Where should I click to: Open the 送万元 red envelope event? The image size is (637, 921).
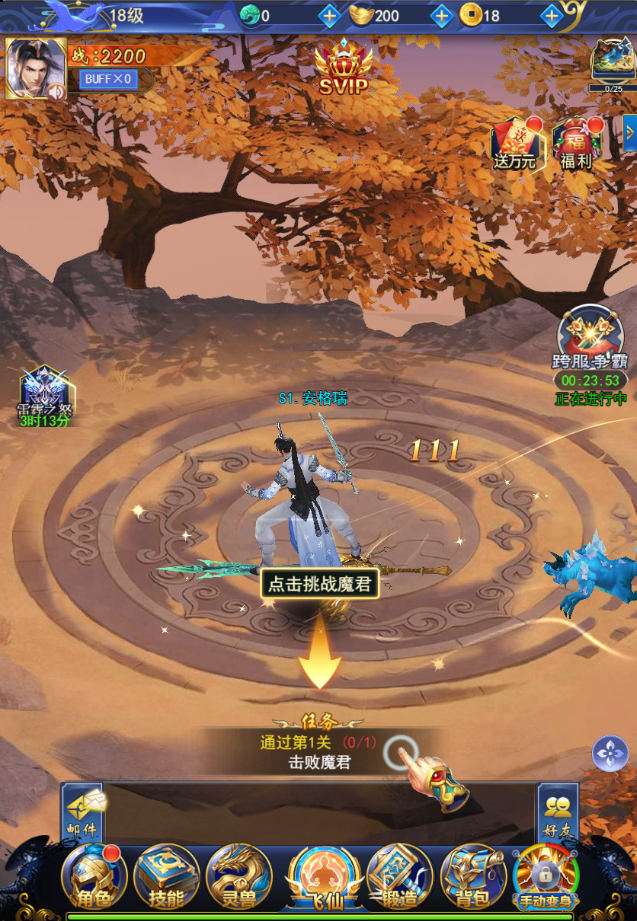pyautogui.click(x=515, y=144)
